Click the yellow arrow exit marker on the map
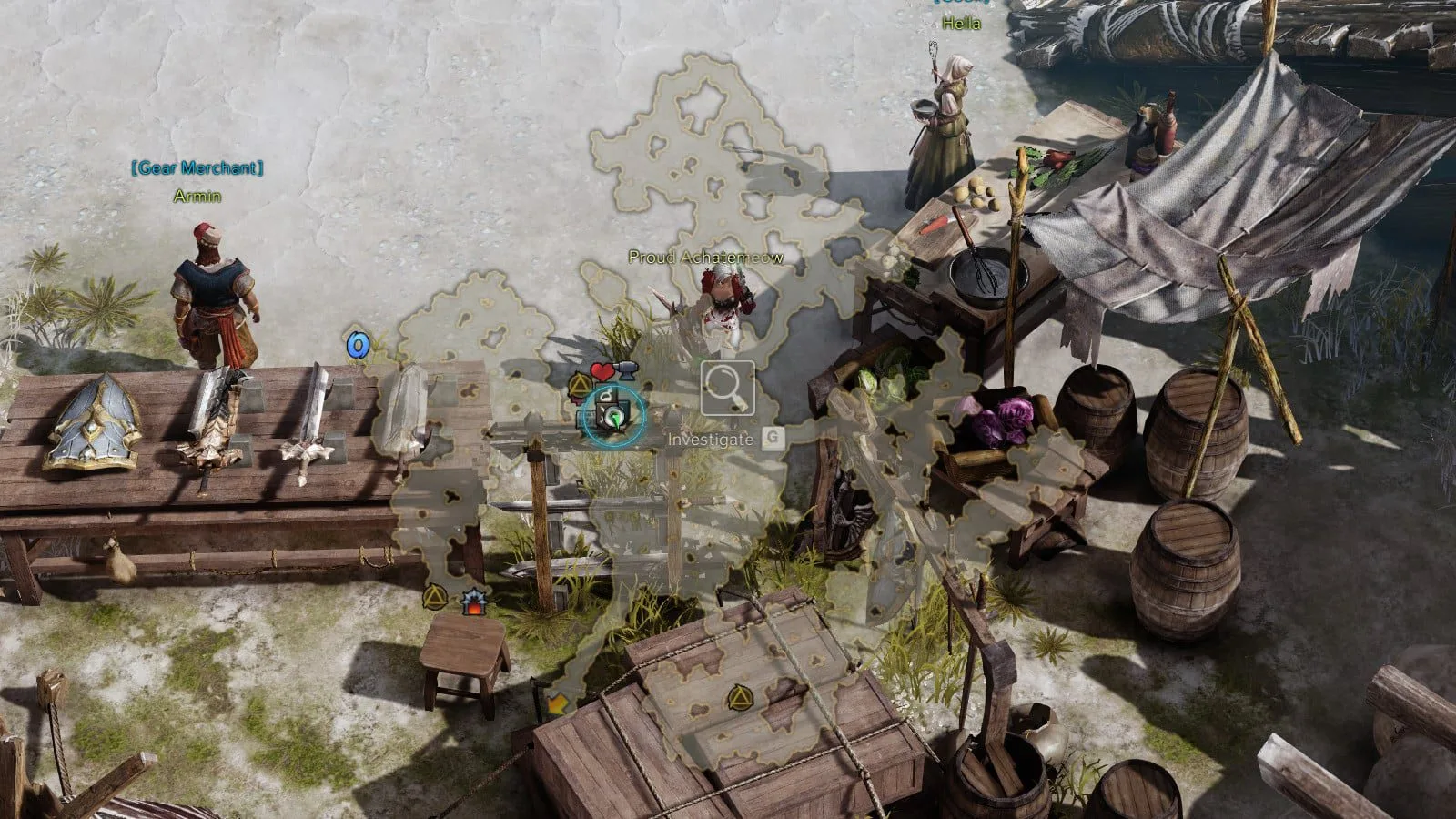This screenshot has height=819, width=1456. tap(554, 703)
